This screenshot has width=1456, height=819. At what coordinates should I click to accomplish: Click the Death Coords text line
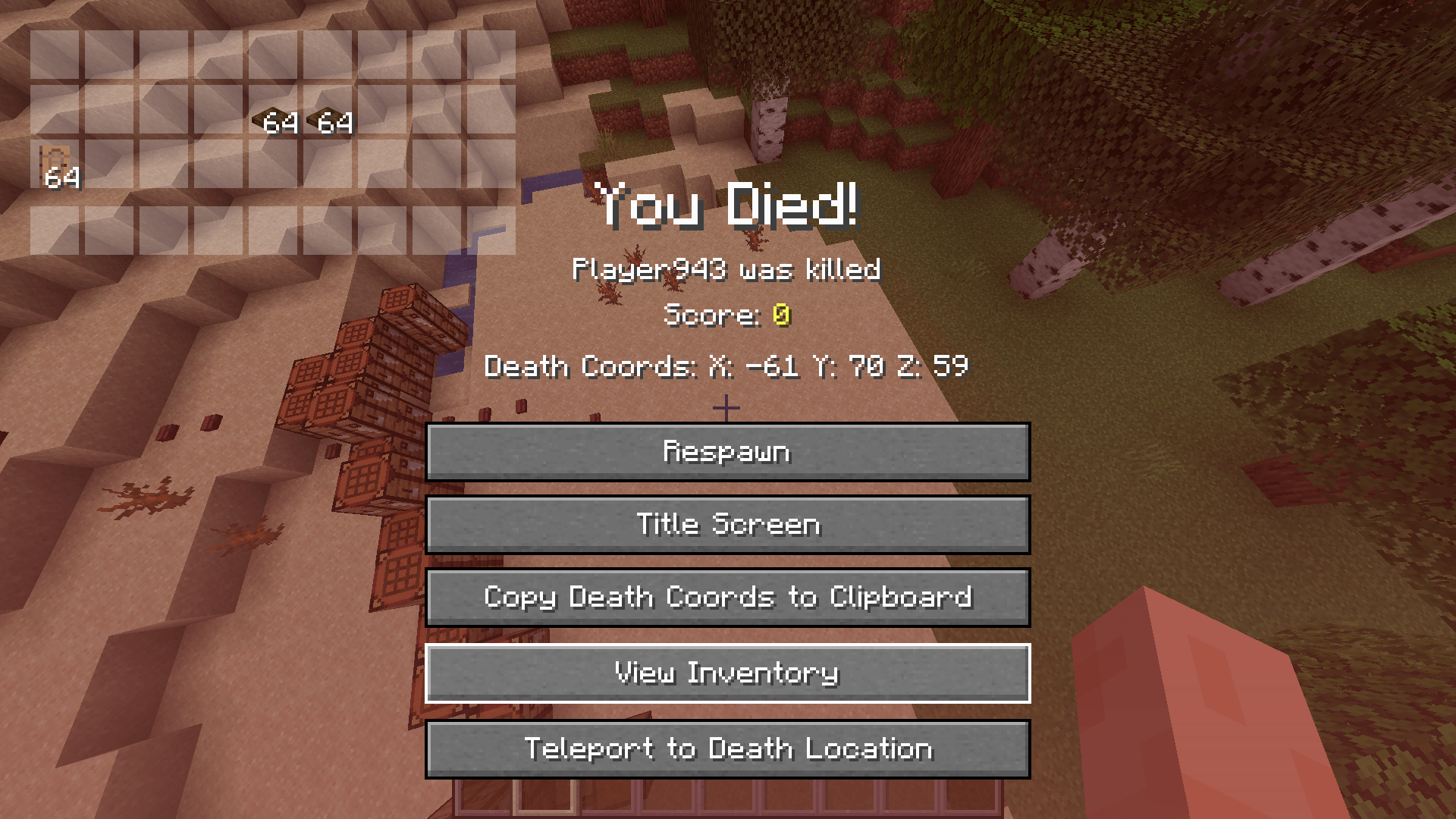(726, 367)
